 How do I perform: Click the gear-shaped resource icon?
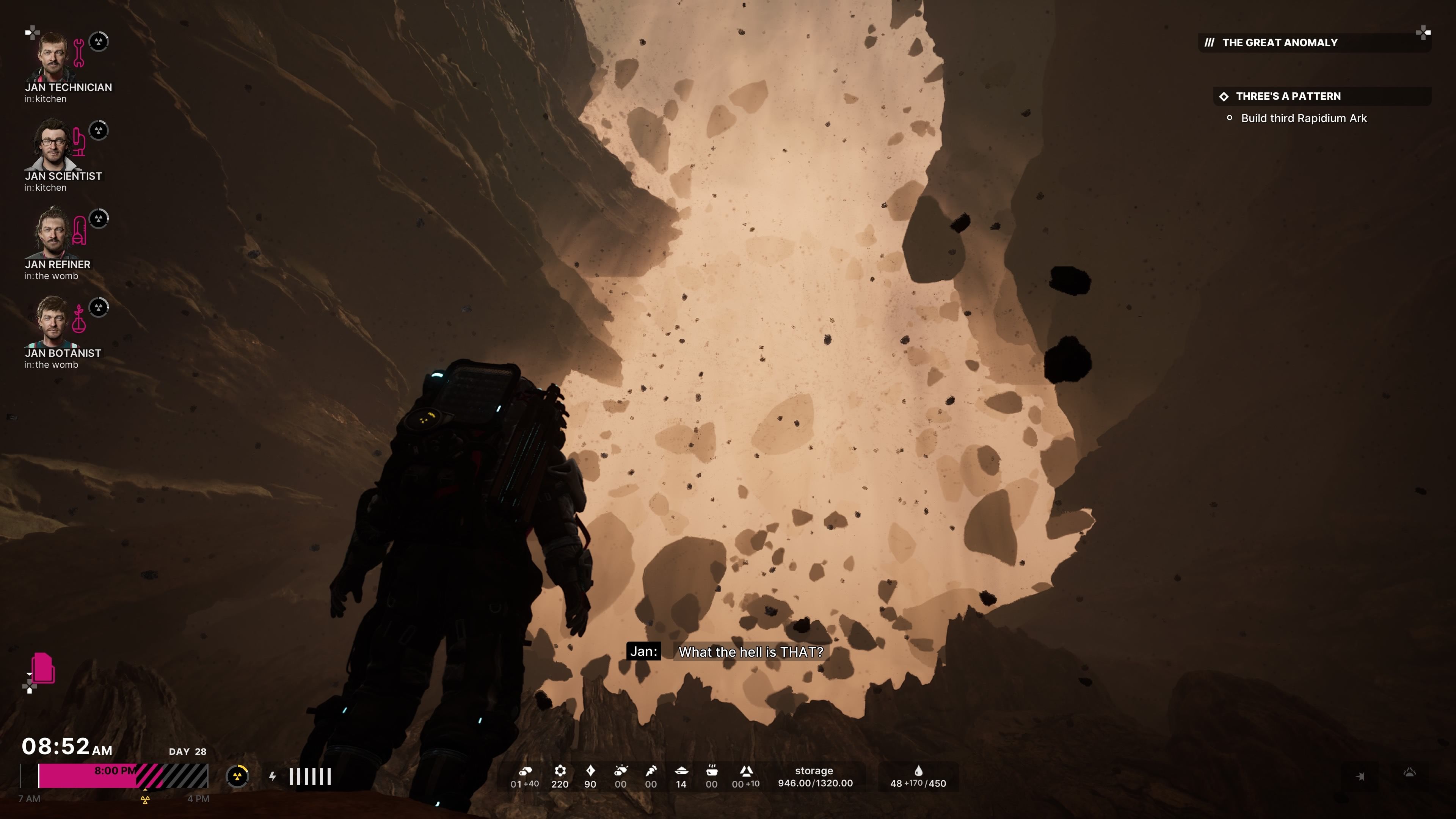click(x=560, y=771)
